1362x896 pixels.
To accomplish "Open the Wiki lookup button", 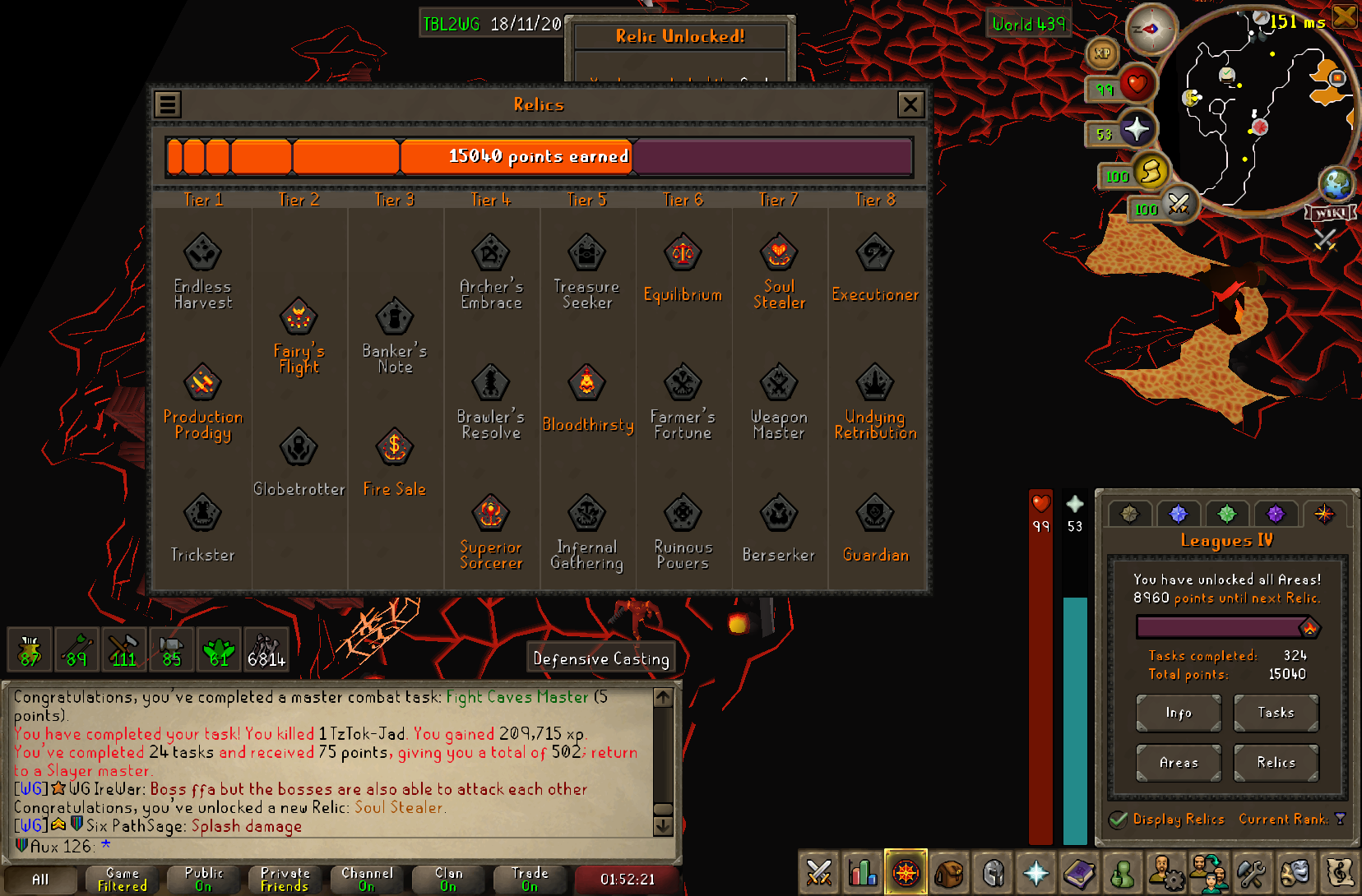I will (1330, 214).
